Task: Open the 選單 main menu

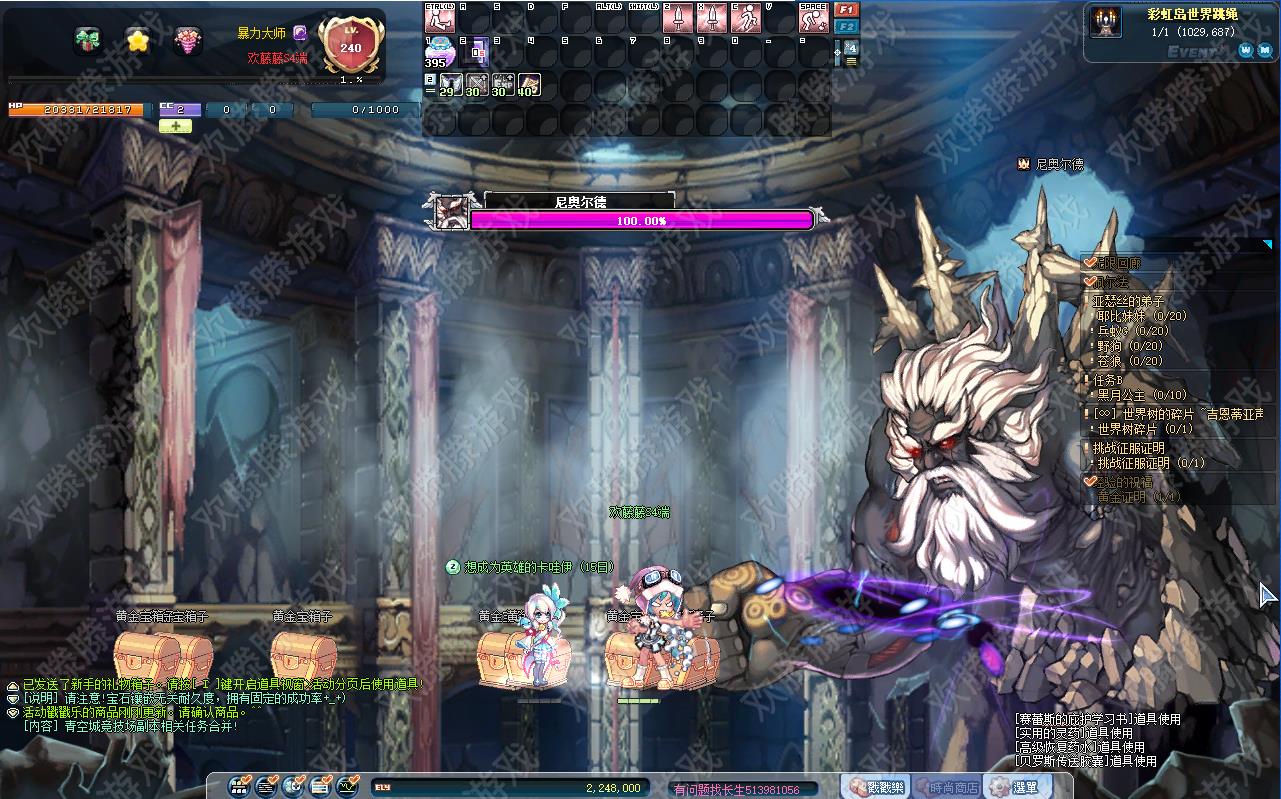Action: pyautogui.click(x=1016, y=787)
